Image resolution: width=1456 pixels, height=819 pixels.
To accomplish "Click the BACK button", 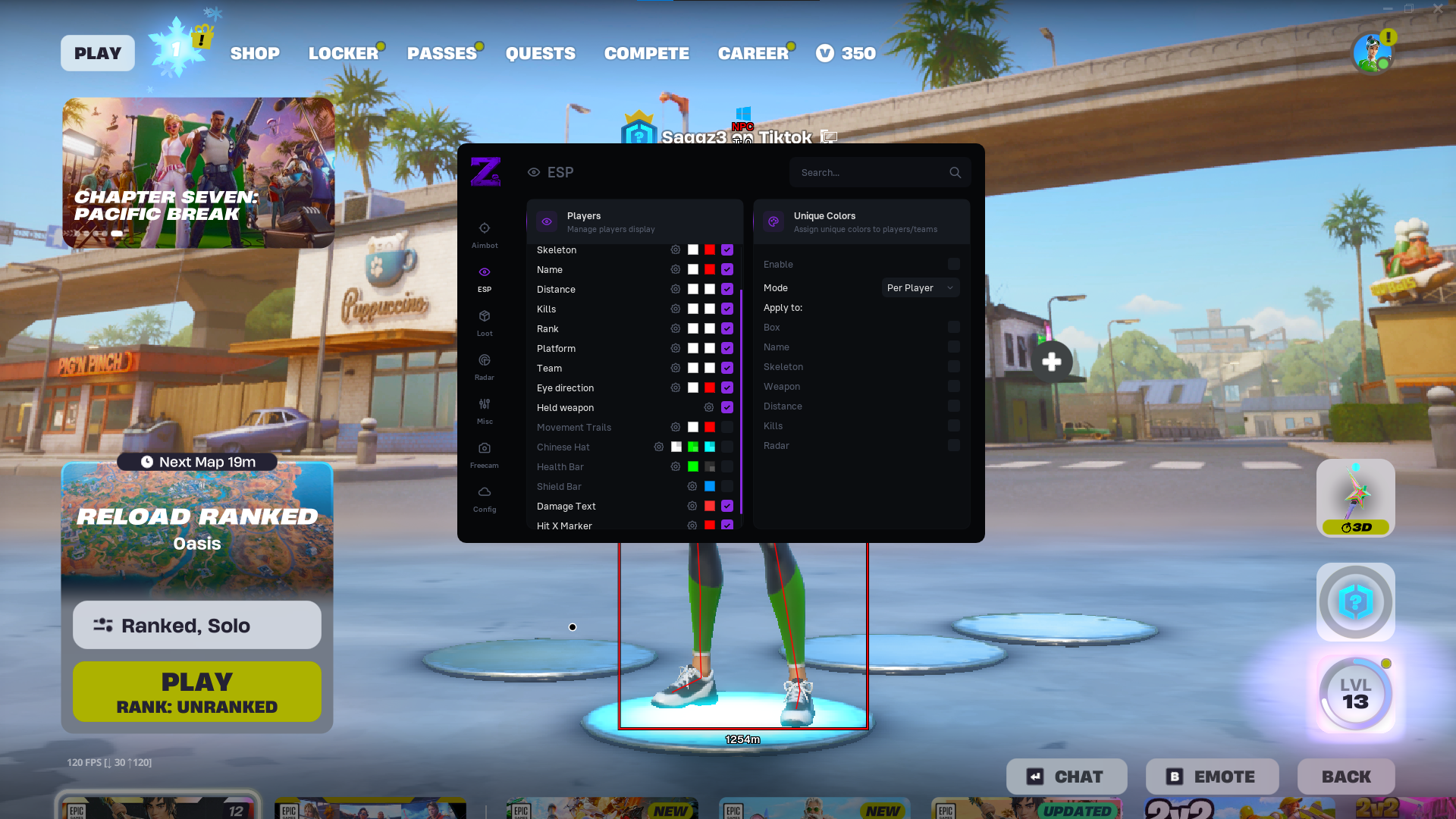I will click(1346, 777).
